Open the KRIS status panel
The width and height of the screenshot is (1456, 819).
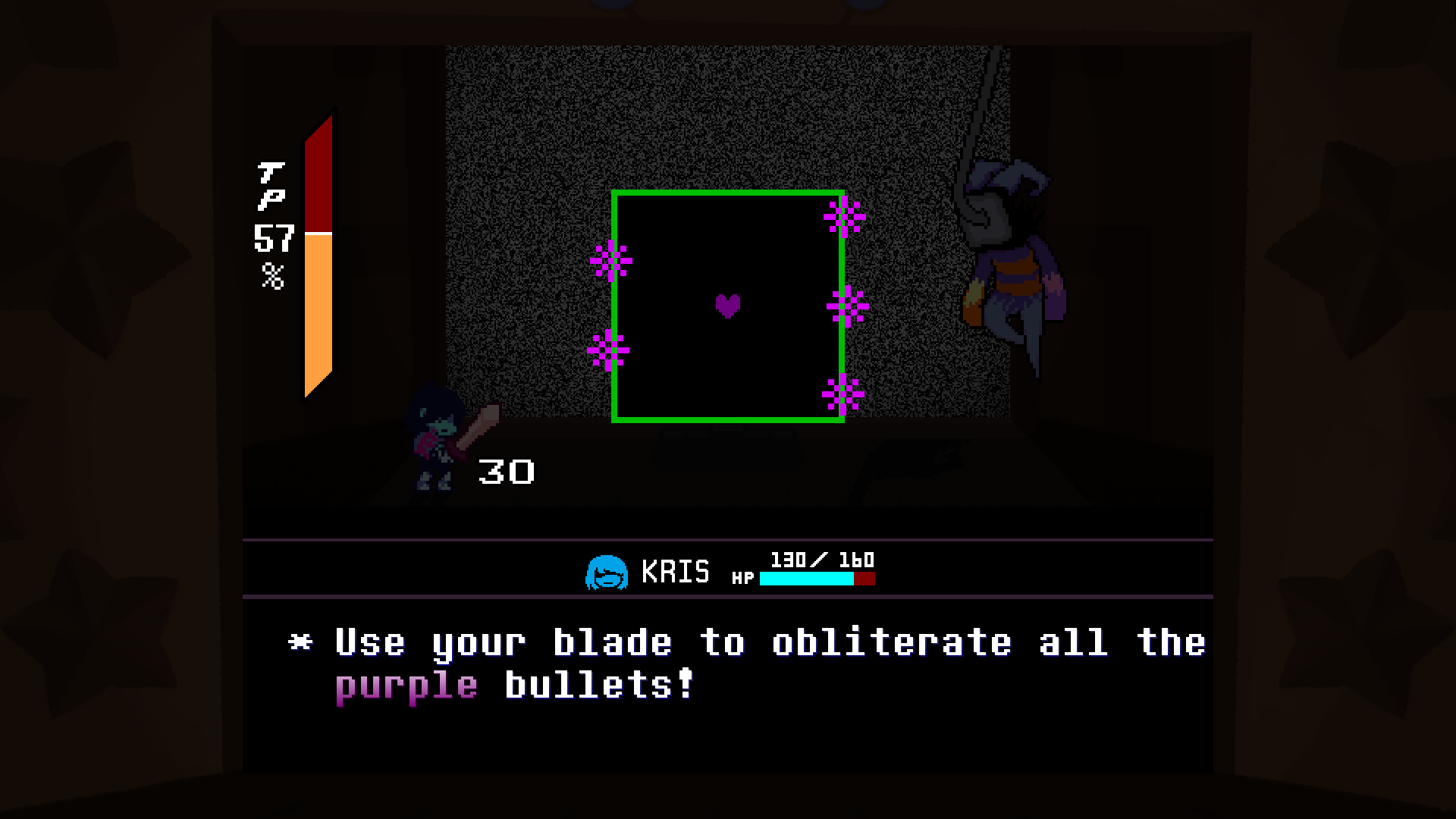[728, 569]
